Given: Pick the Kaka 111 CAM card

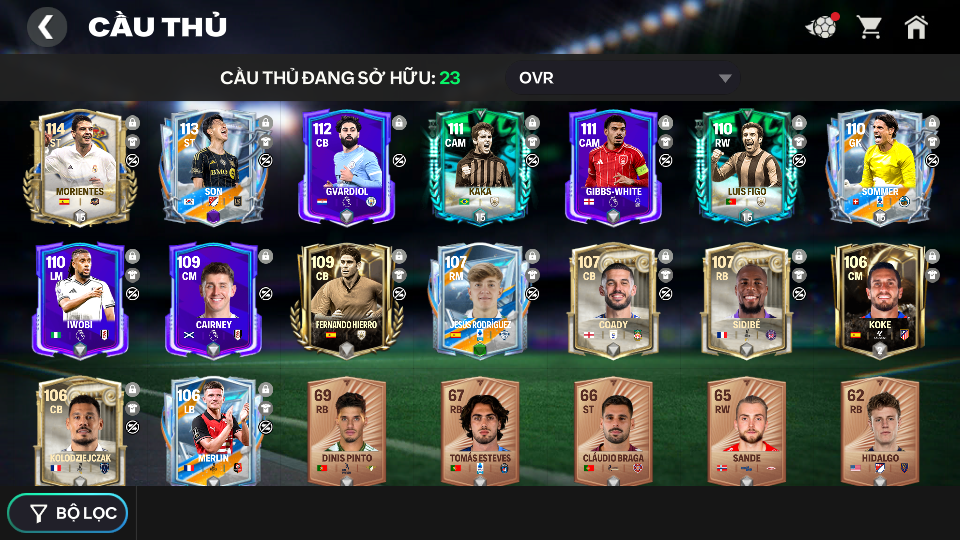Looking at the screenshot, I should (x=479, y=166).
